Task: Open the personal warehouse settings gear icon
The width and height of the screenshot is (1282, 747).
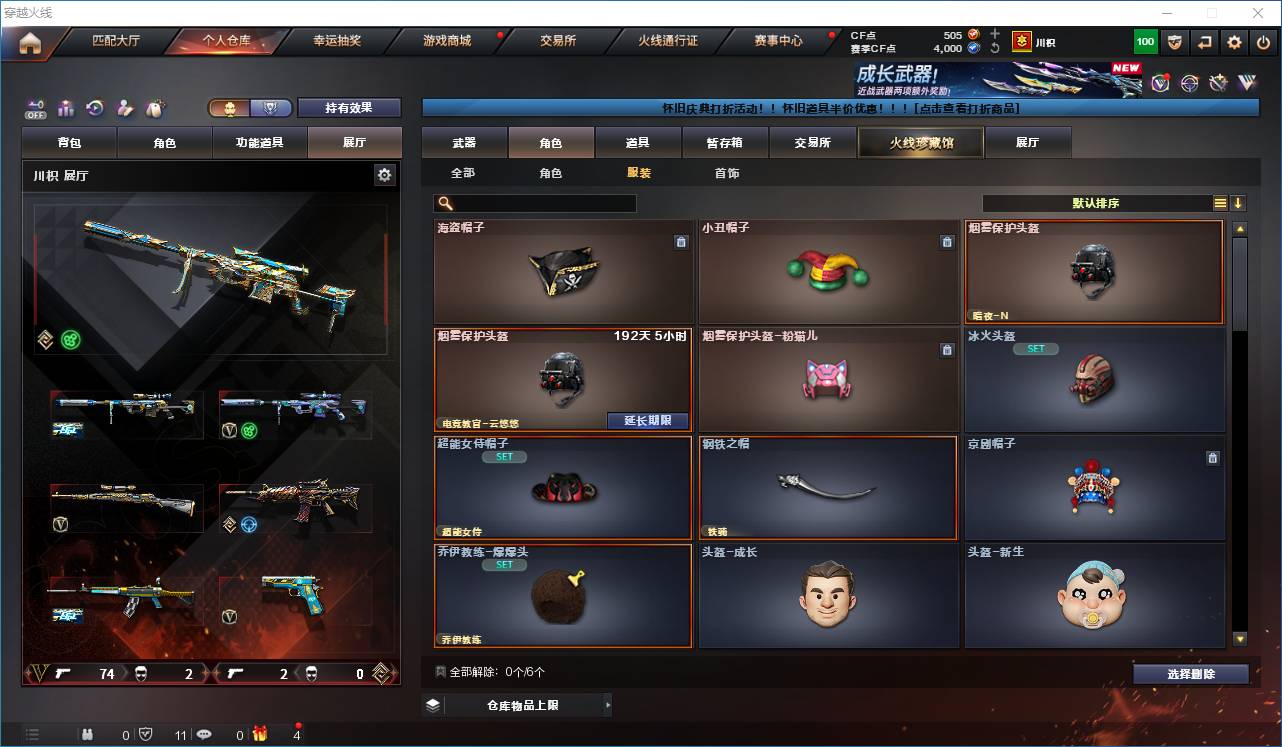Action: pyautogui.click(x=384, y=174)
